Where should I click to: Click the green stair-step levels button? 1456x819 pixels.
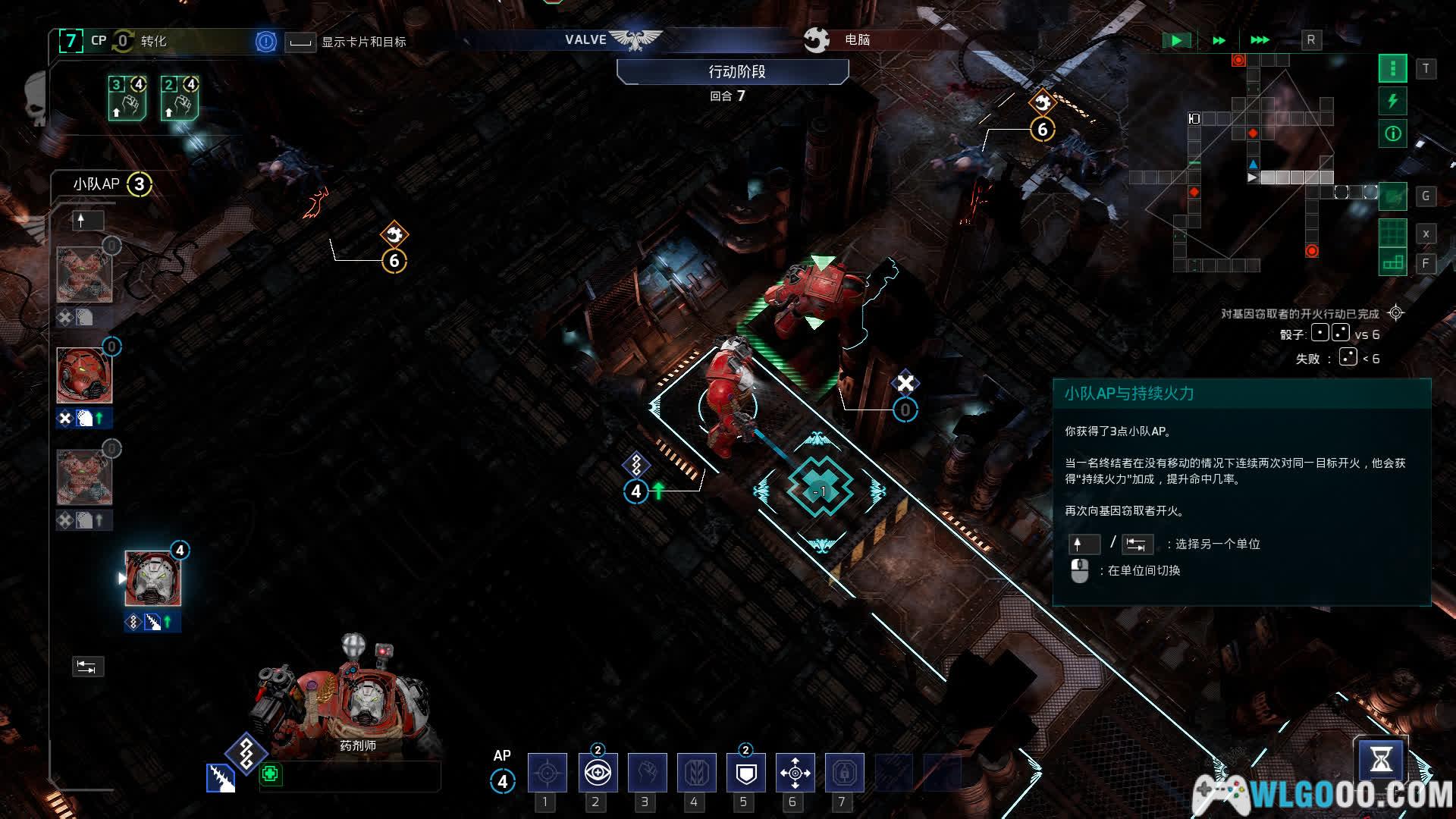1392,262
